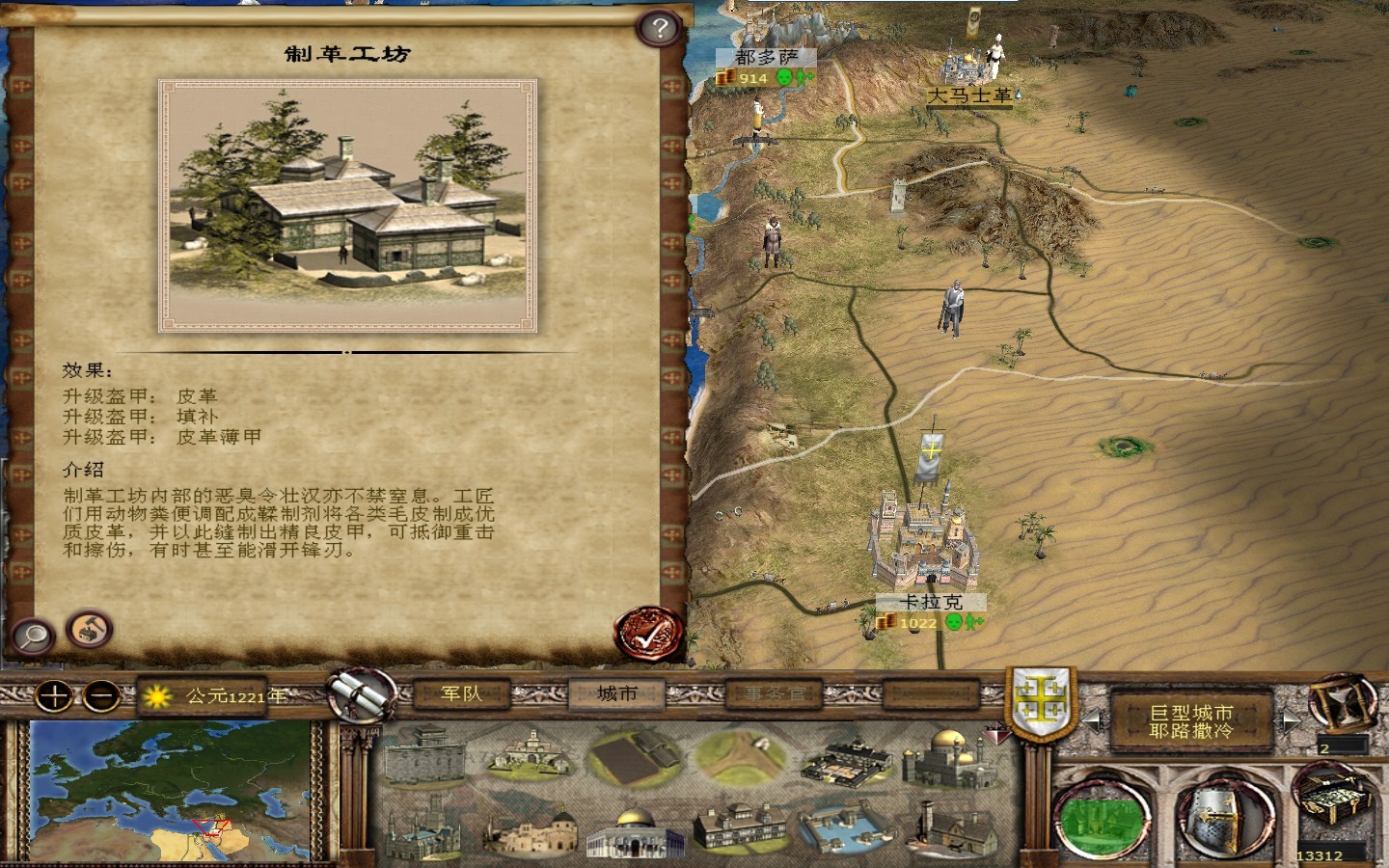Click the green settlement status icon

[x=1100, y=818]
